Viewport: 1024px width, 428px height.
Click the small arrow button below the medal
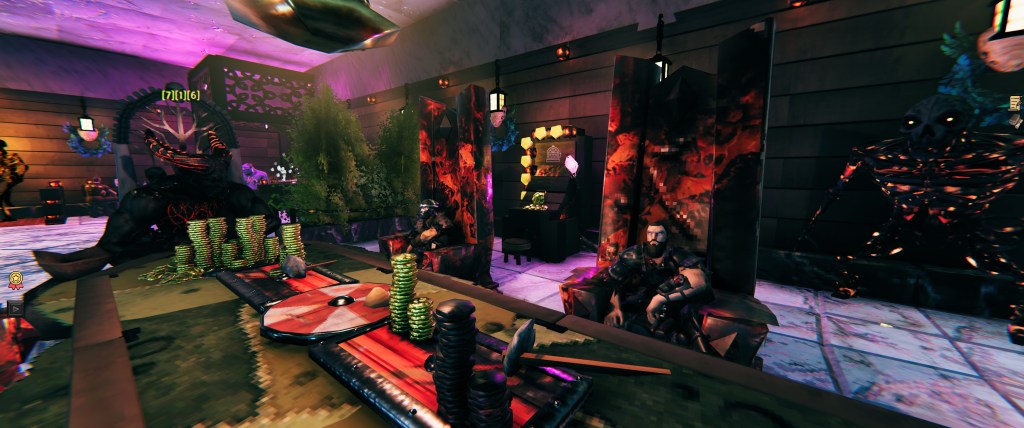click(14, 309)
